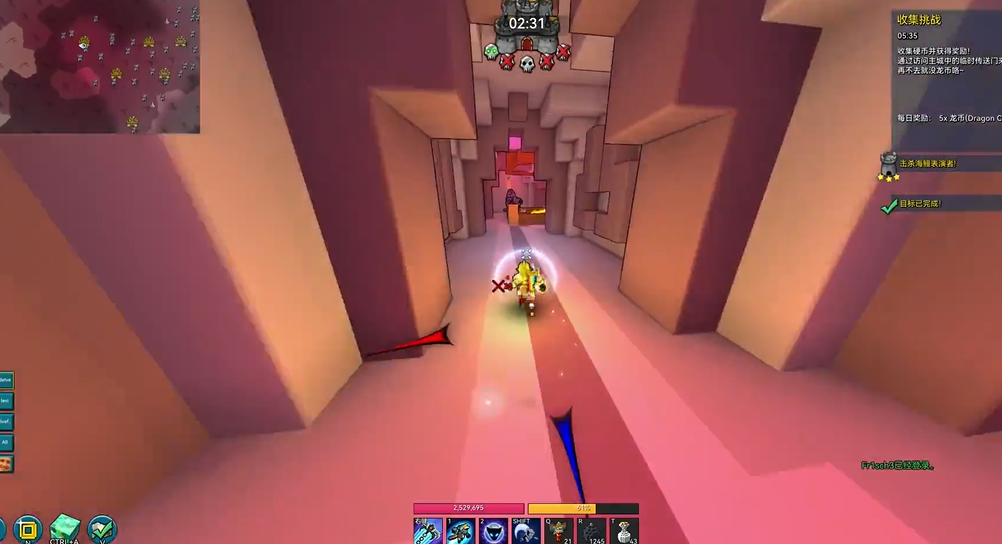Drink the flask in slot Q
1002x544 pixels.
pos(559,531)
